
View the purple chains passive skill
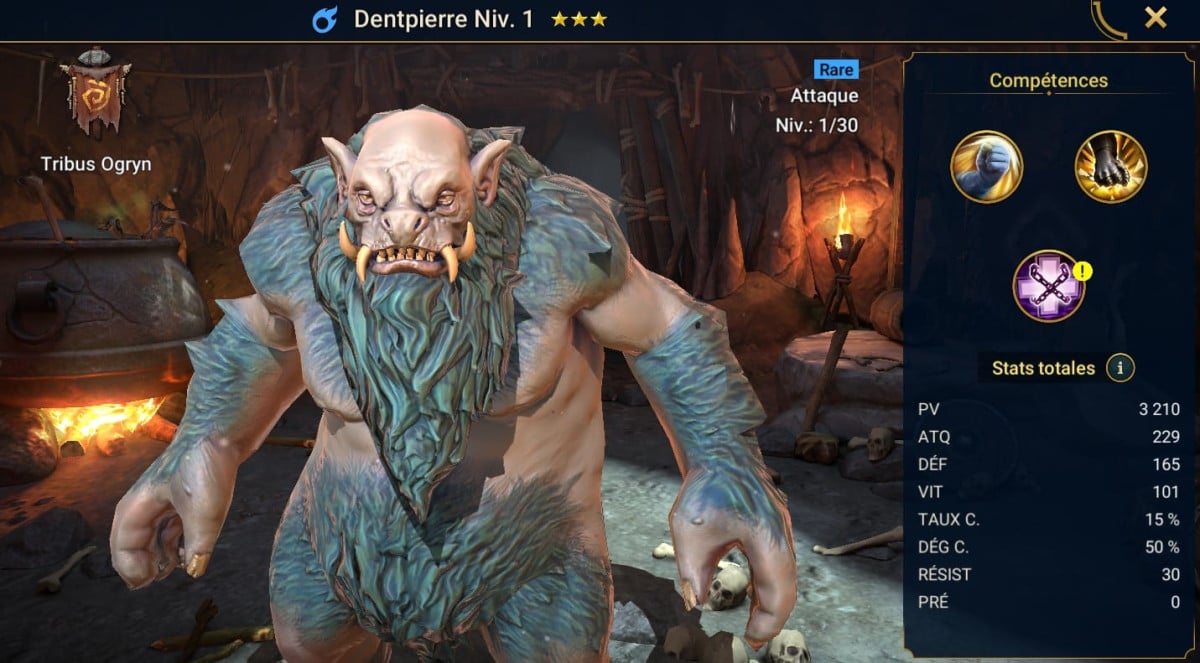1048,286
